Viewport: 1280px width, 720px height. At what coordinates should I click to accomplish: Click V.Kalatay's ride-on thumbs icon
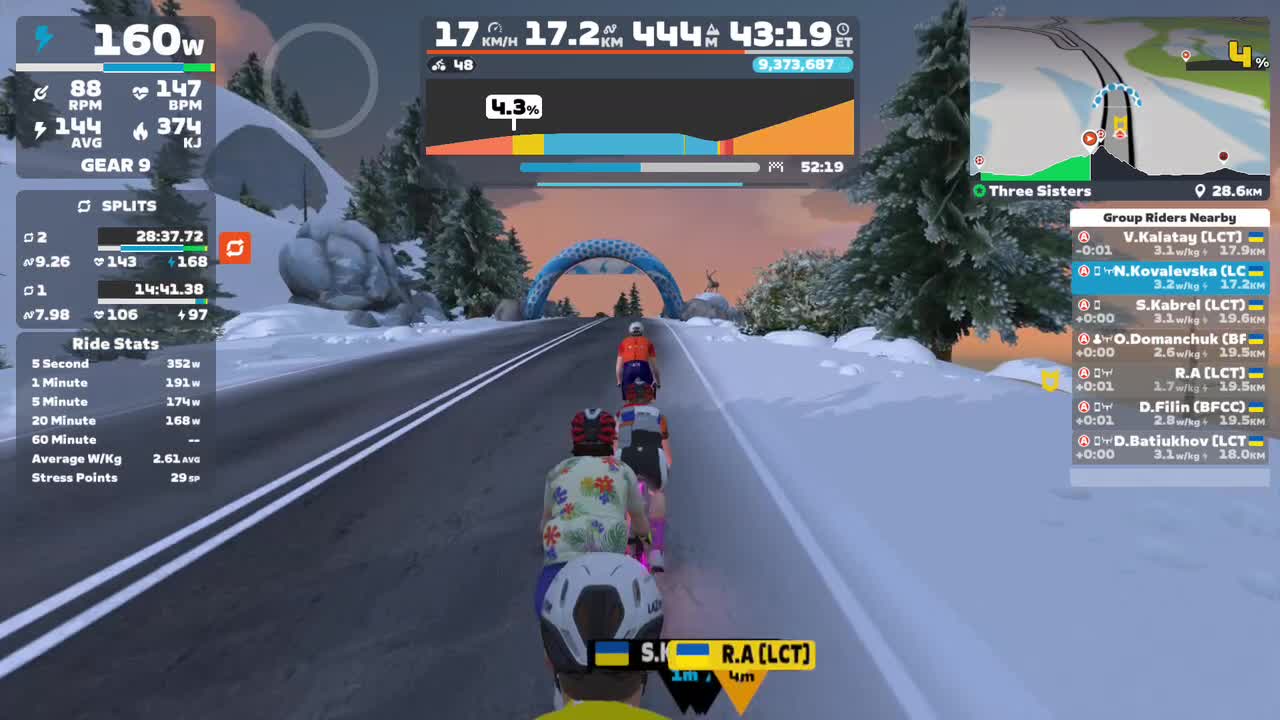(1096, 238)
